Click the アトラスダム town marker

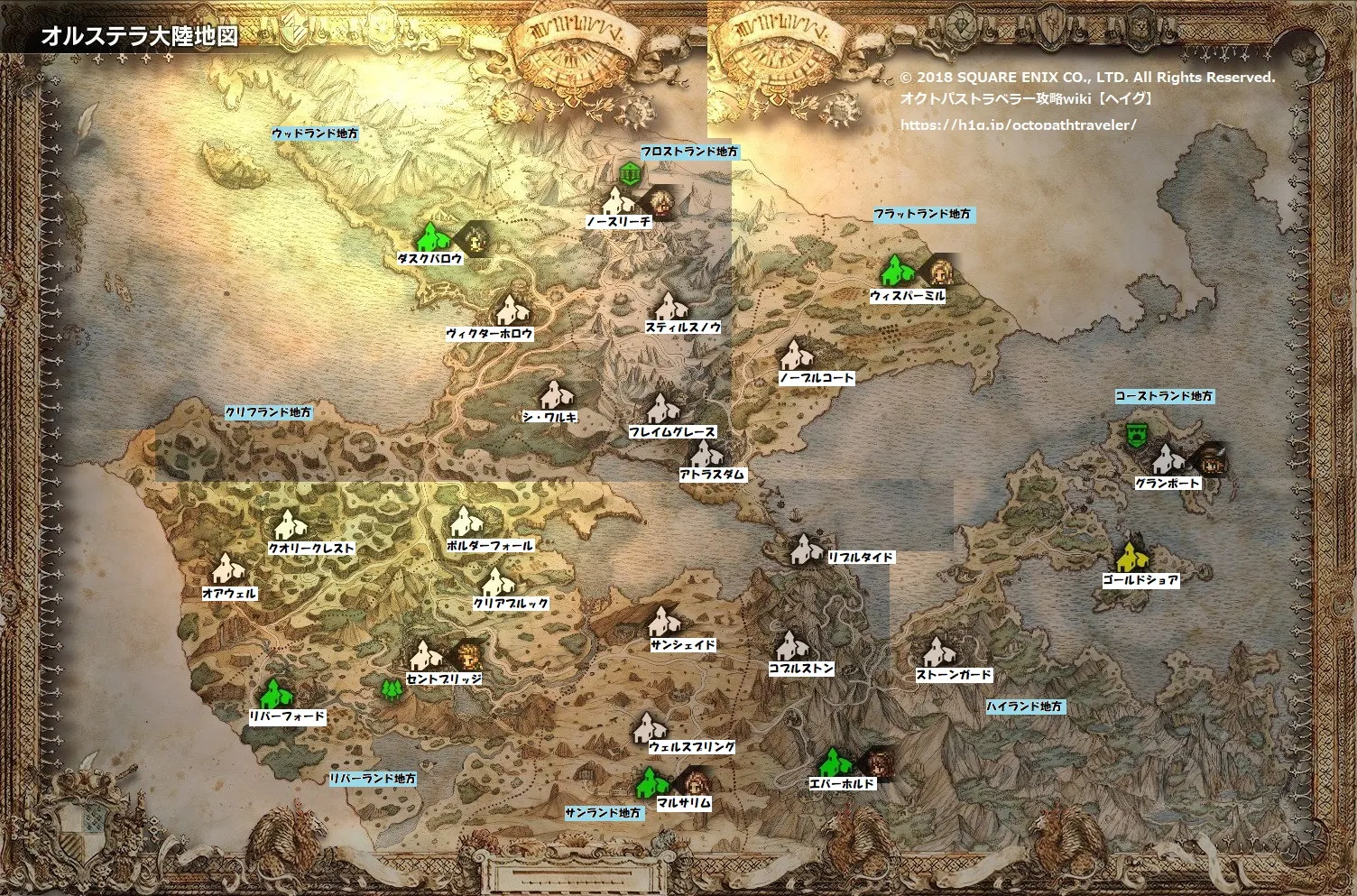click(704, 454)
